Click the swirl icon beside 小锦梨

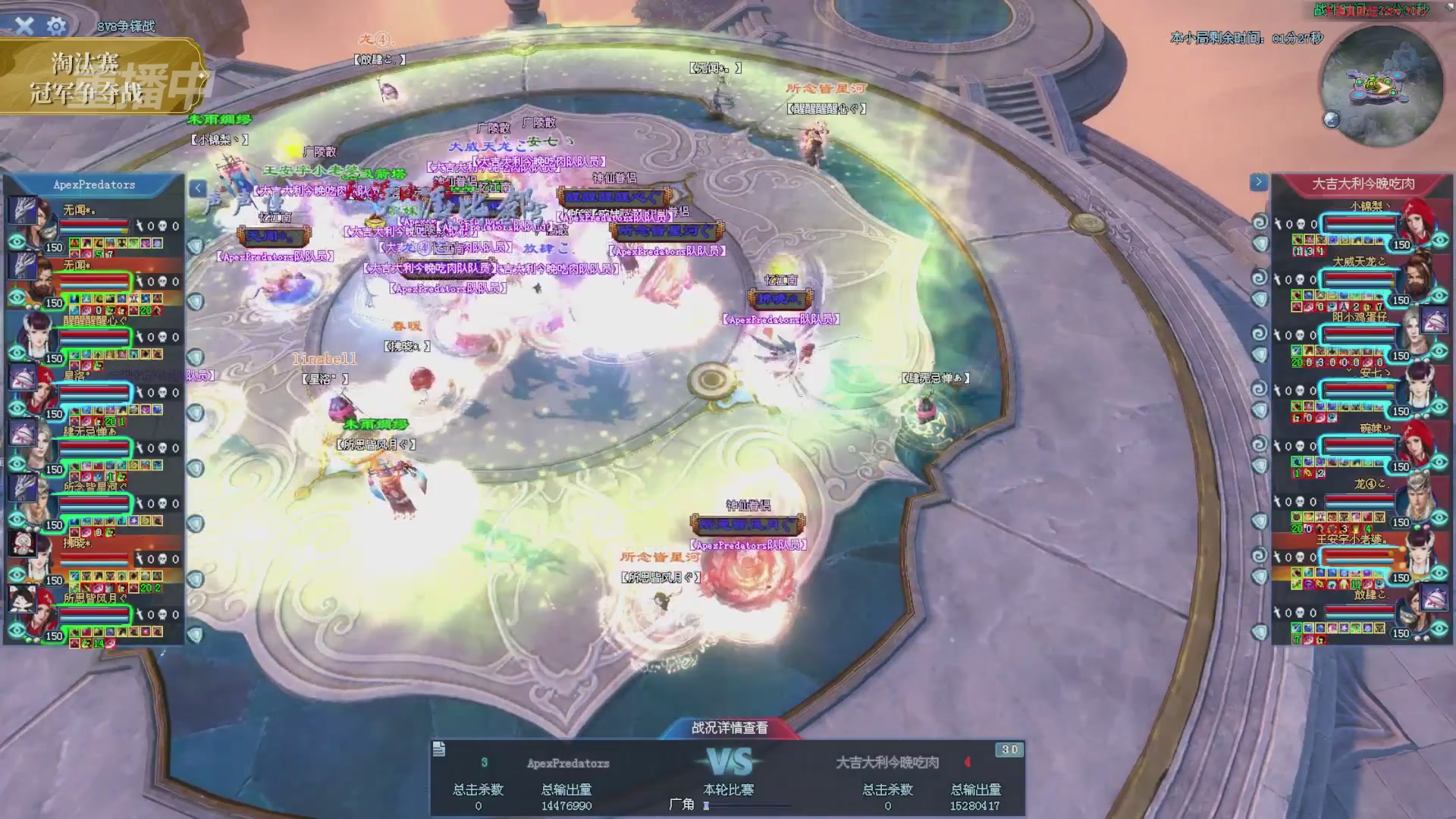[1260, 222]
